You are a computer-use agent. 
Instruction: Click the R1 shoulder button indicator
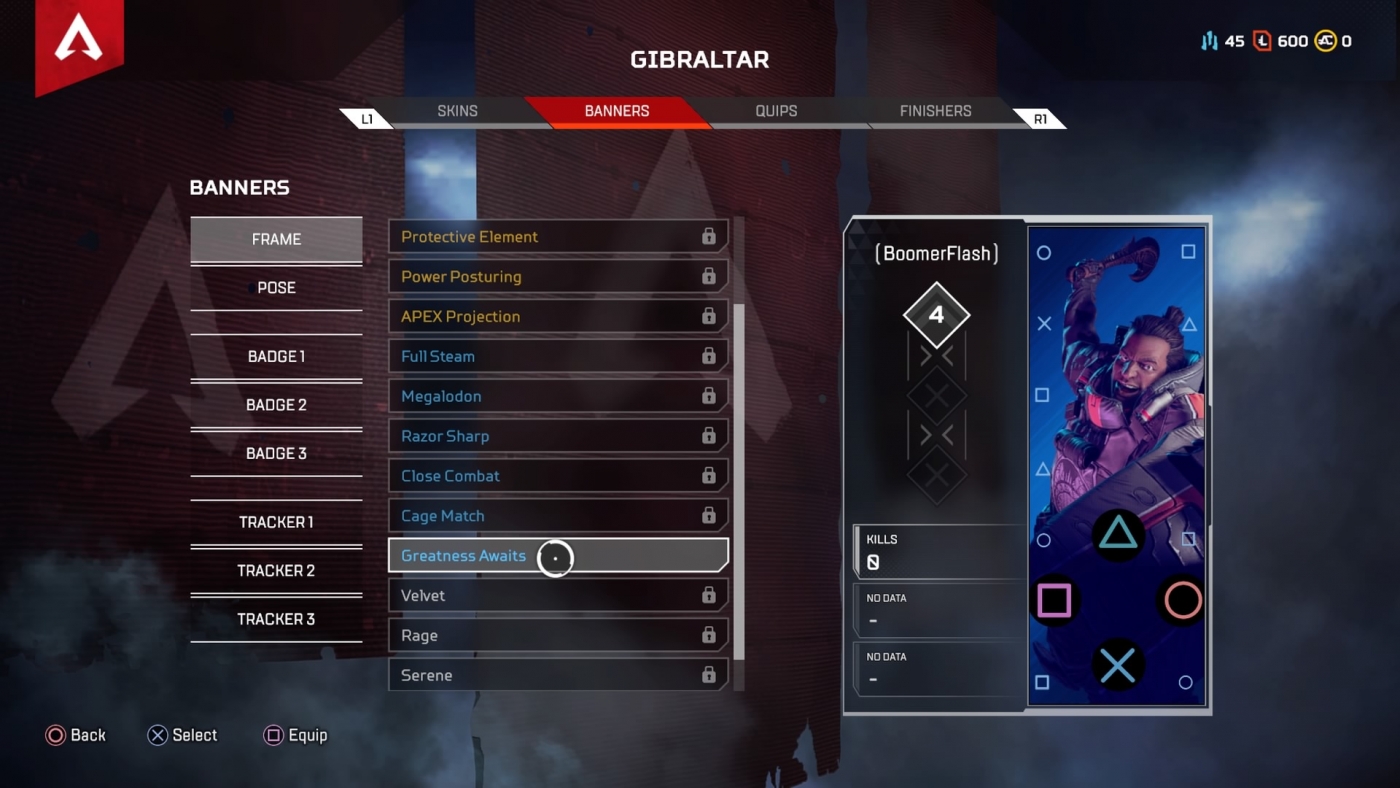(1041, 117)
